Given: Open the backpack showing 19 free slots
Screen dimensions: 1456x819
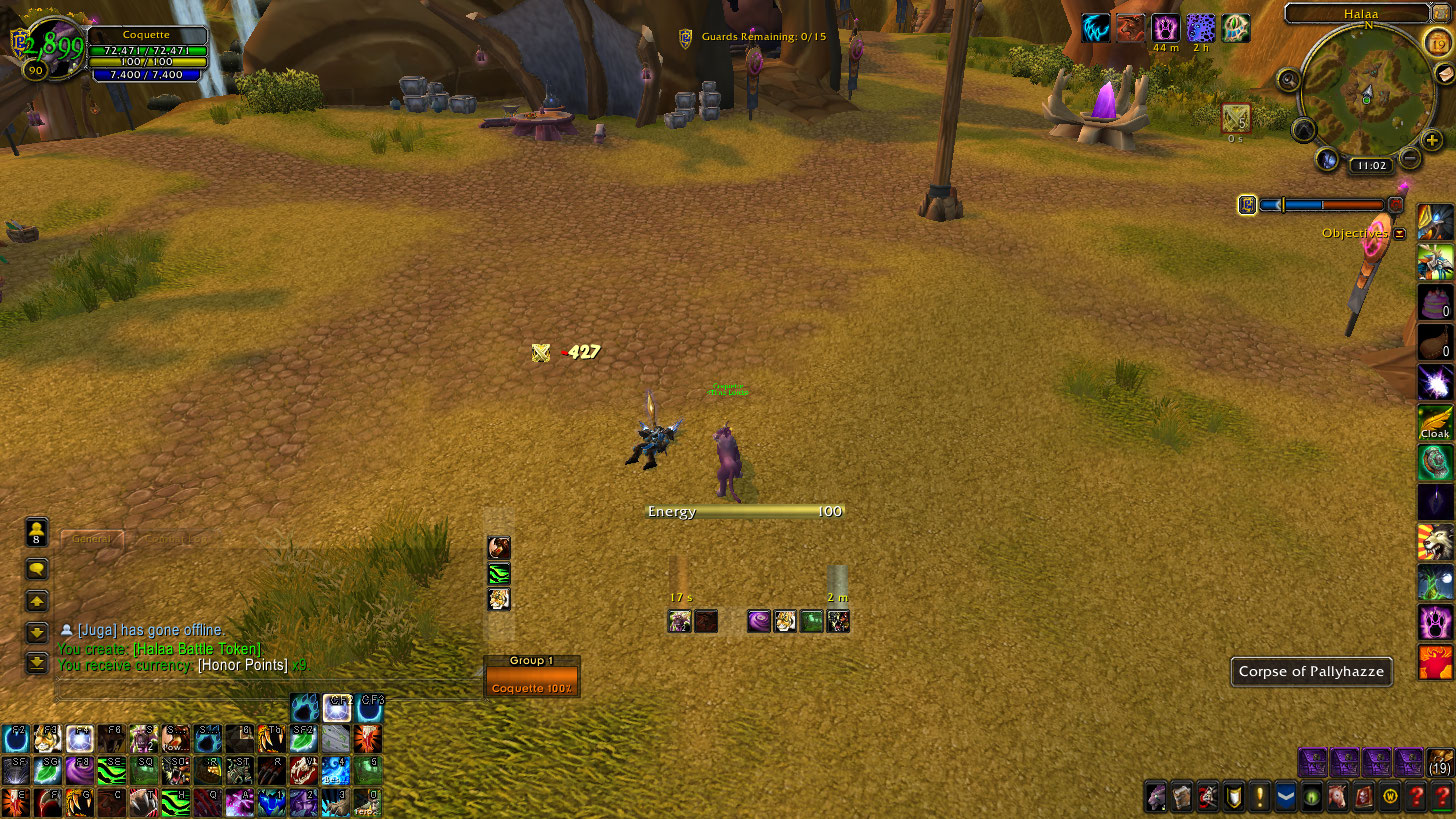Looking at the screenshot, I should tap(1440, 762).
